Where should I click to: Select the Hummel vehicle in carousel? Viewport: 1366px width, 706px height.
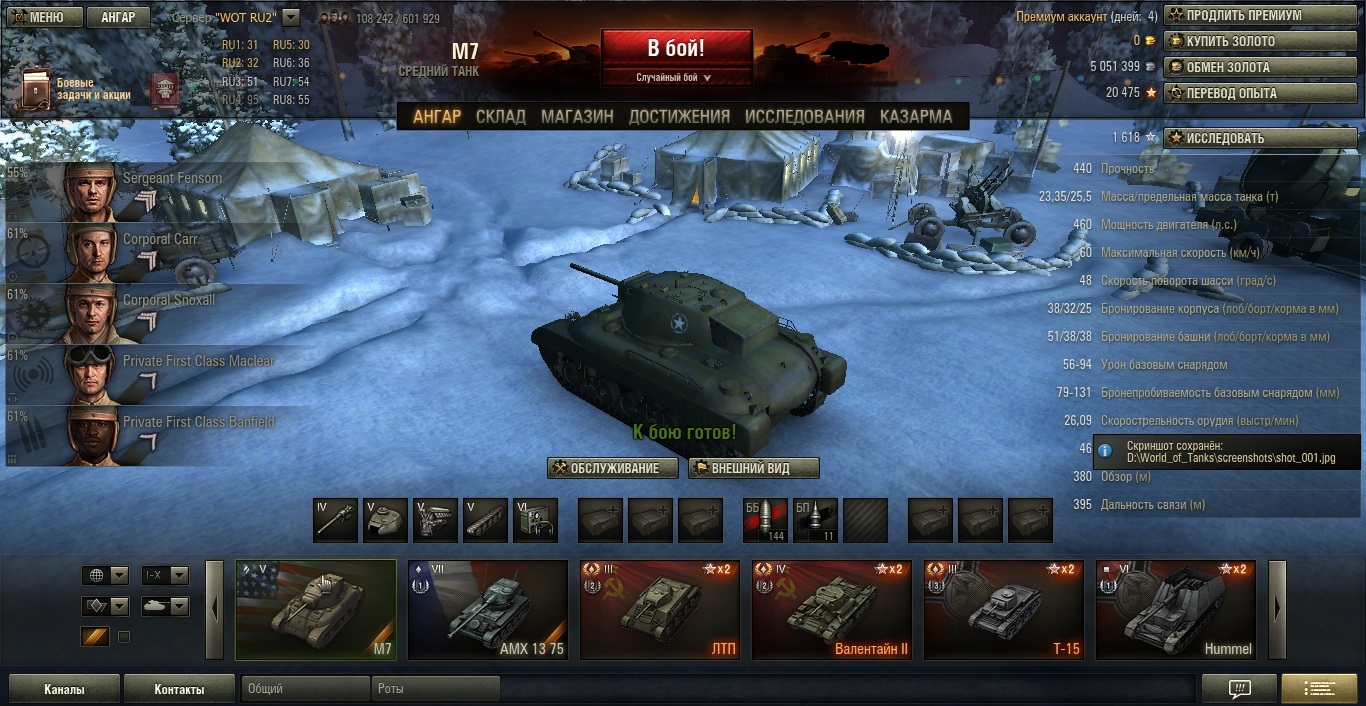[1176, 610]
